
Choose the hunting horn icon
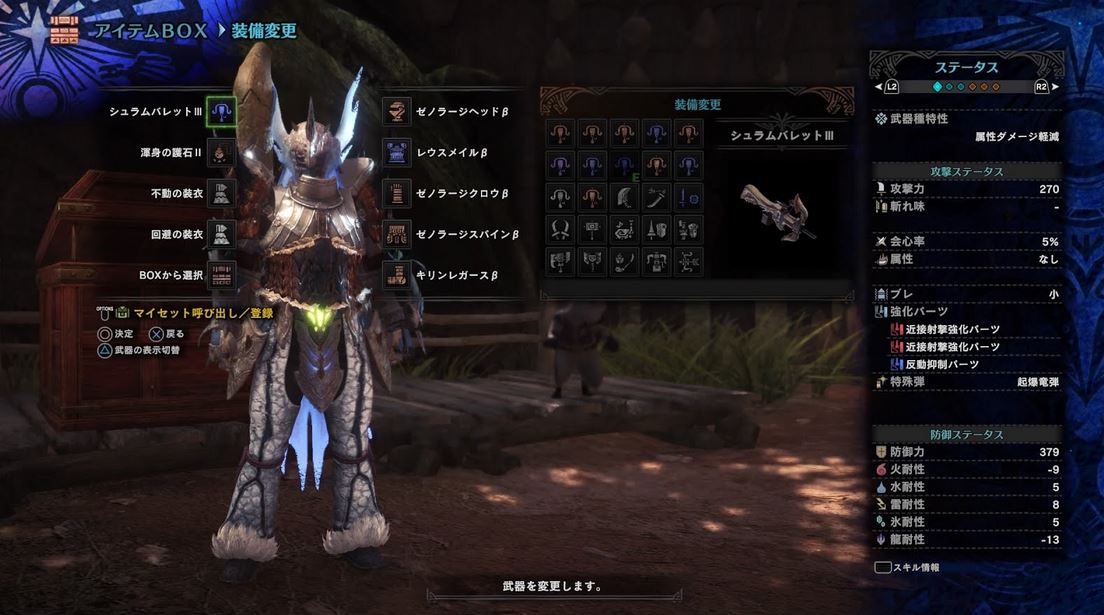point(625,229)
